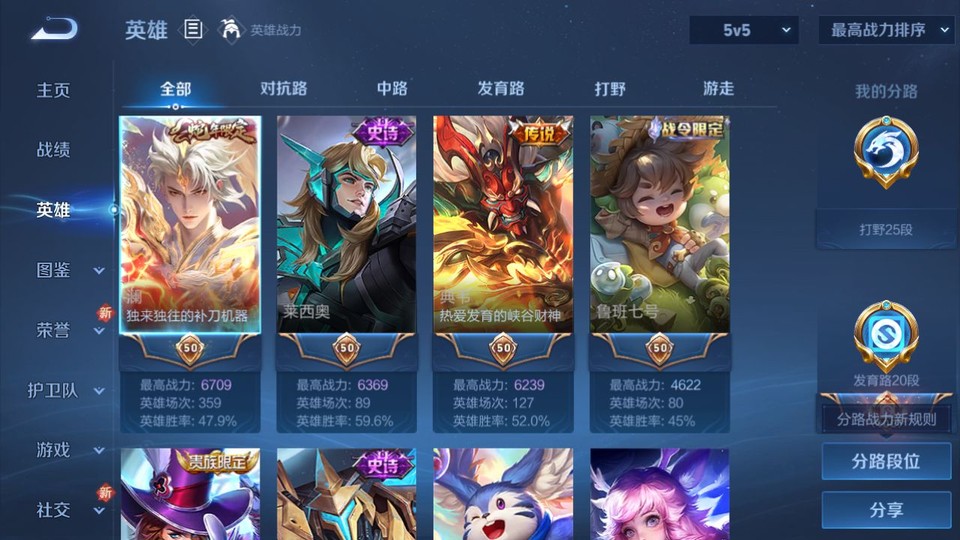Open the 最高战力排序 sort dropdown

(x=887, y=30)
